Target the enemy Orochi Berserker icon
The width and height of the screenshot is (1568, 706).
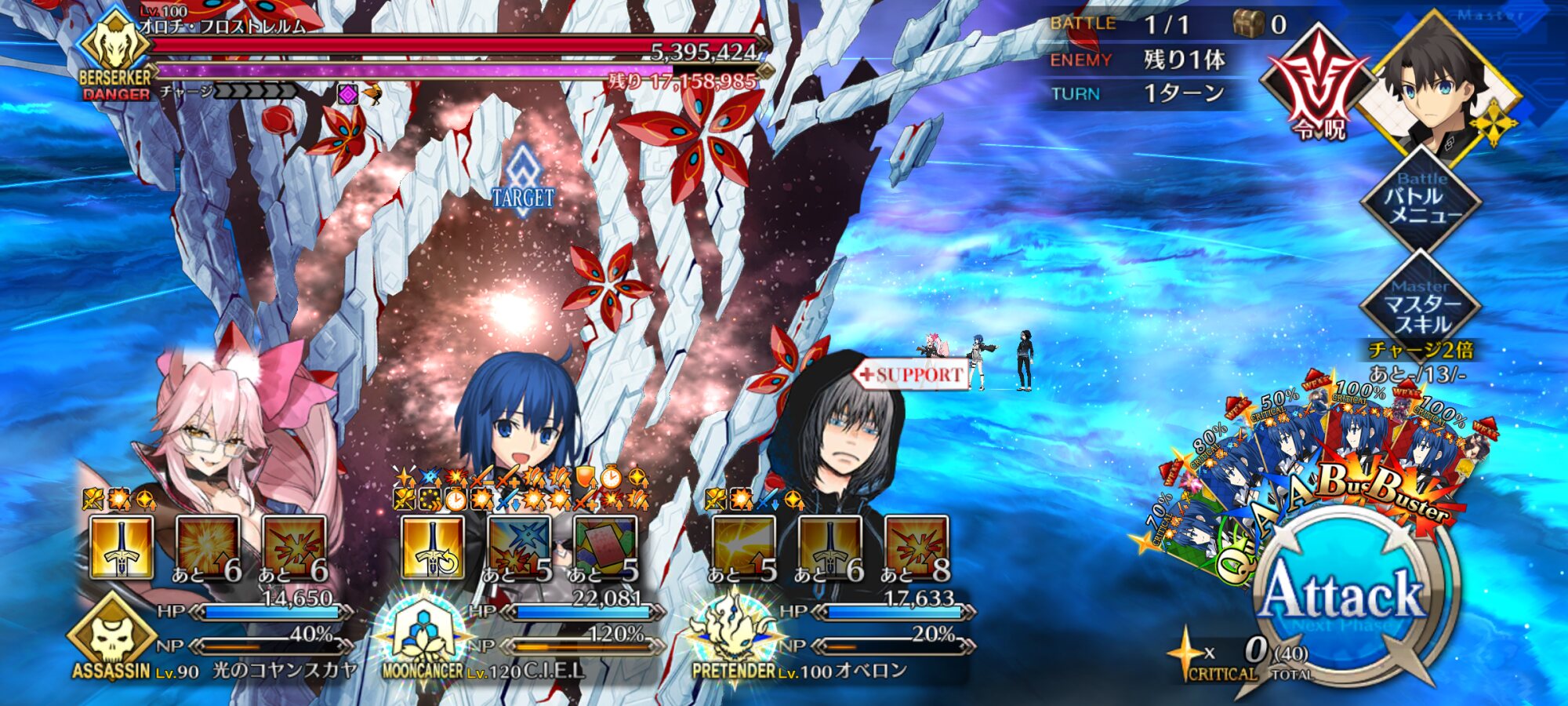(x=116, y=45)
